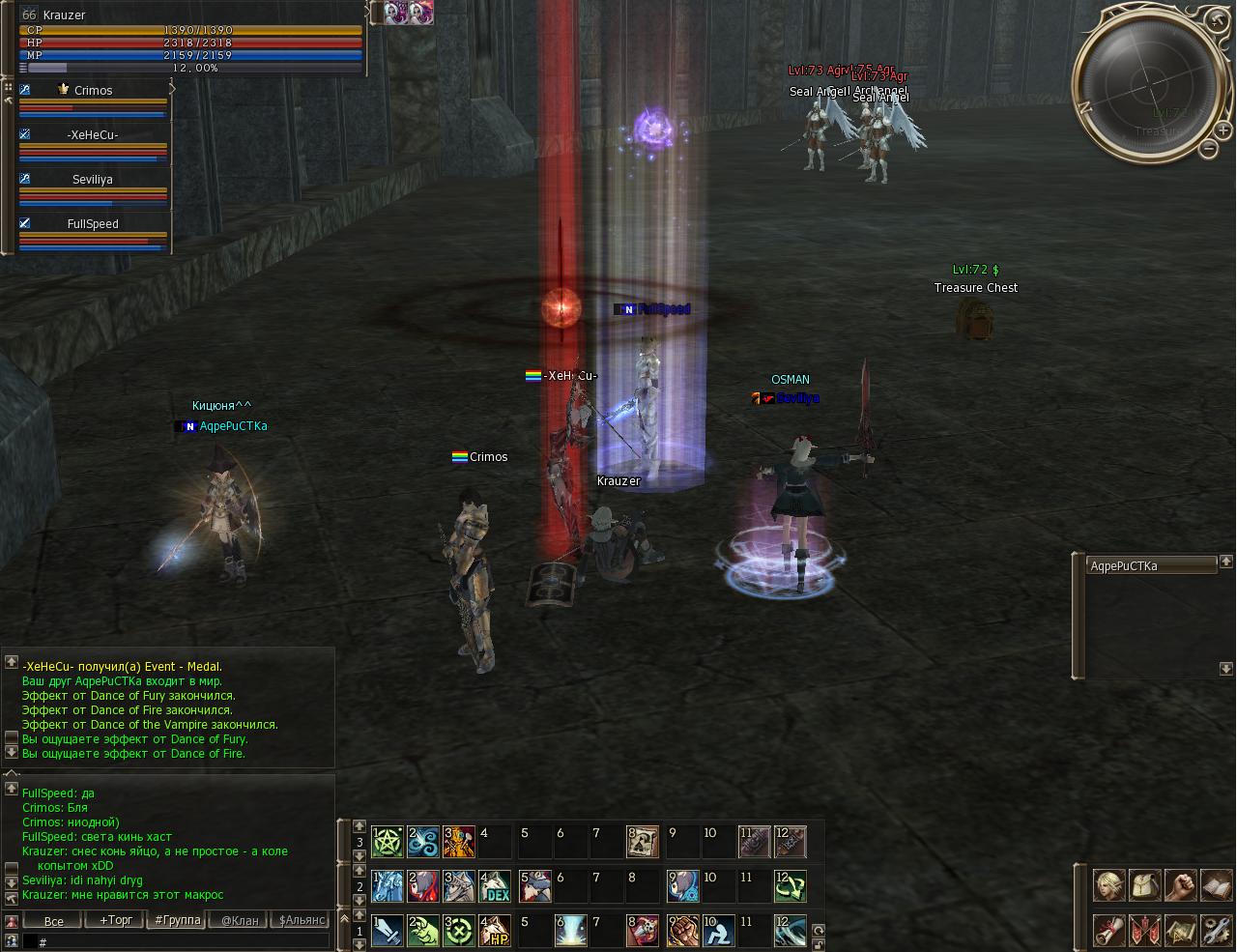
Task: Open the skills book icon
Action: pyautogui.click(x=1217, y=885)
